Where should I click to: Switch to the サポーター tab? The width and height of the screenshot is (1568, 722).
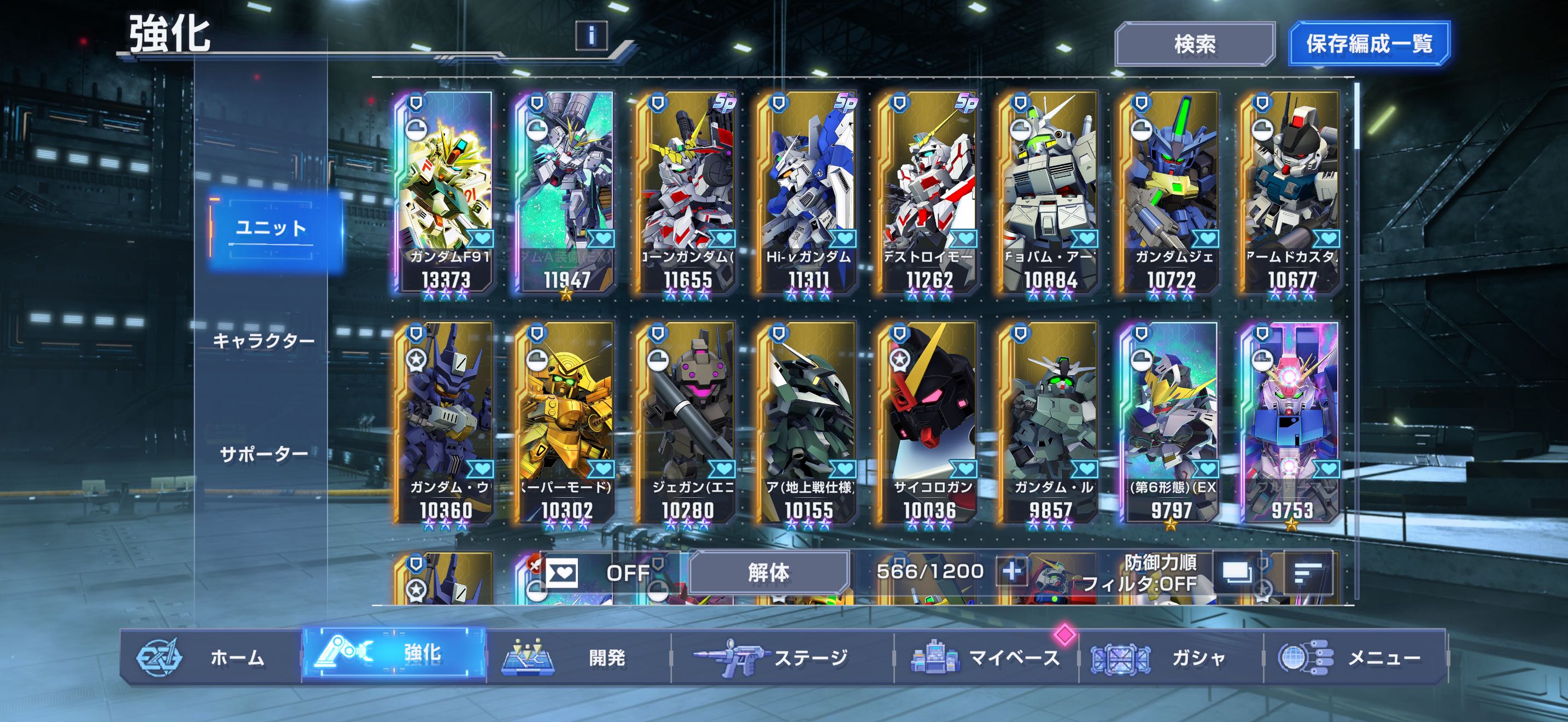pyautogui.click(x=264, y=453)
